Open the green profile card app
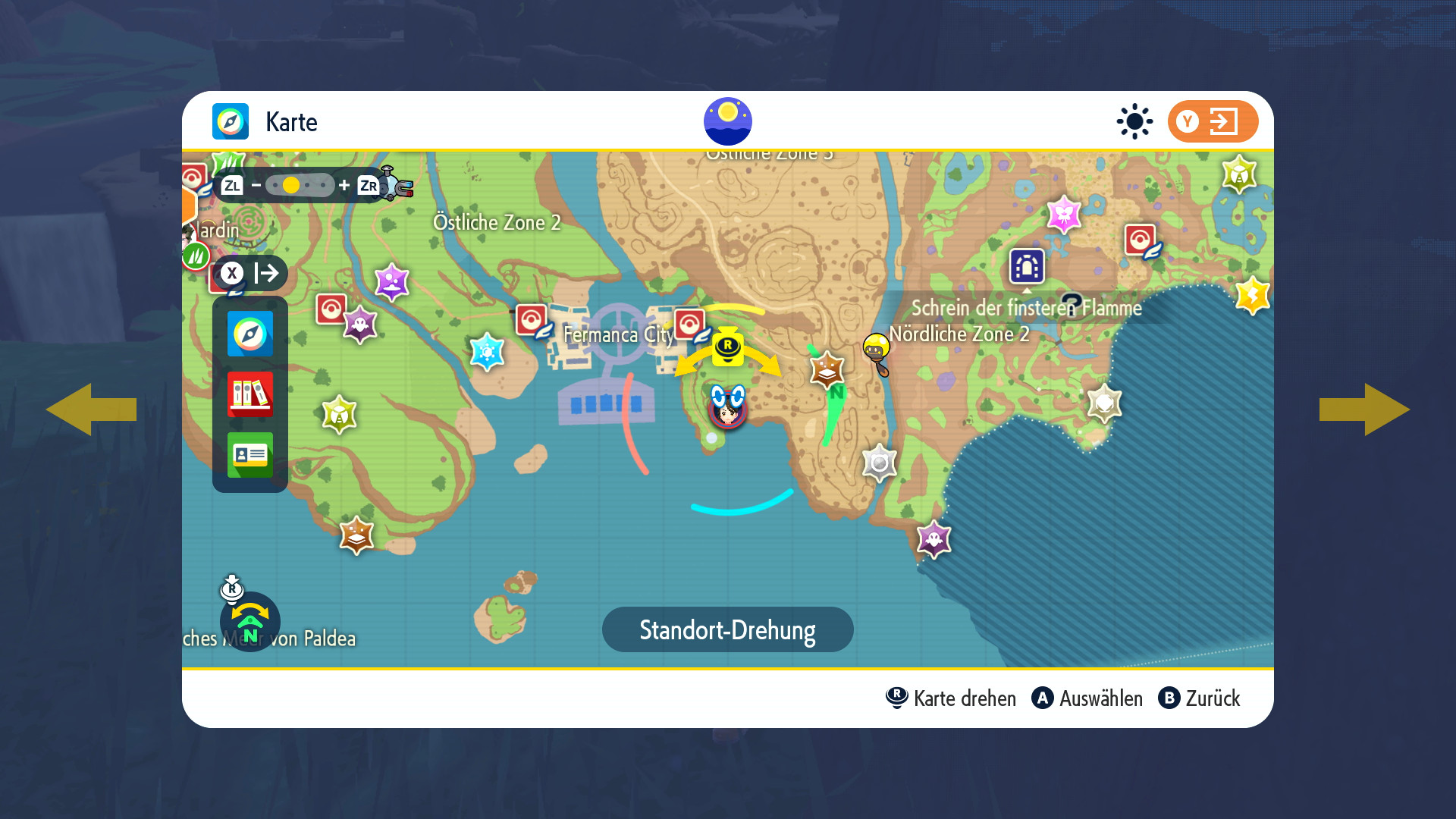This screenshot has height=819, width=1456. (x=249, y=455)
